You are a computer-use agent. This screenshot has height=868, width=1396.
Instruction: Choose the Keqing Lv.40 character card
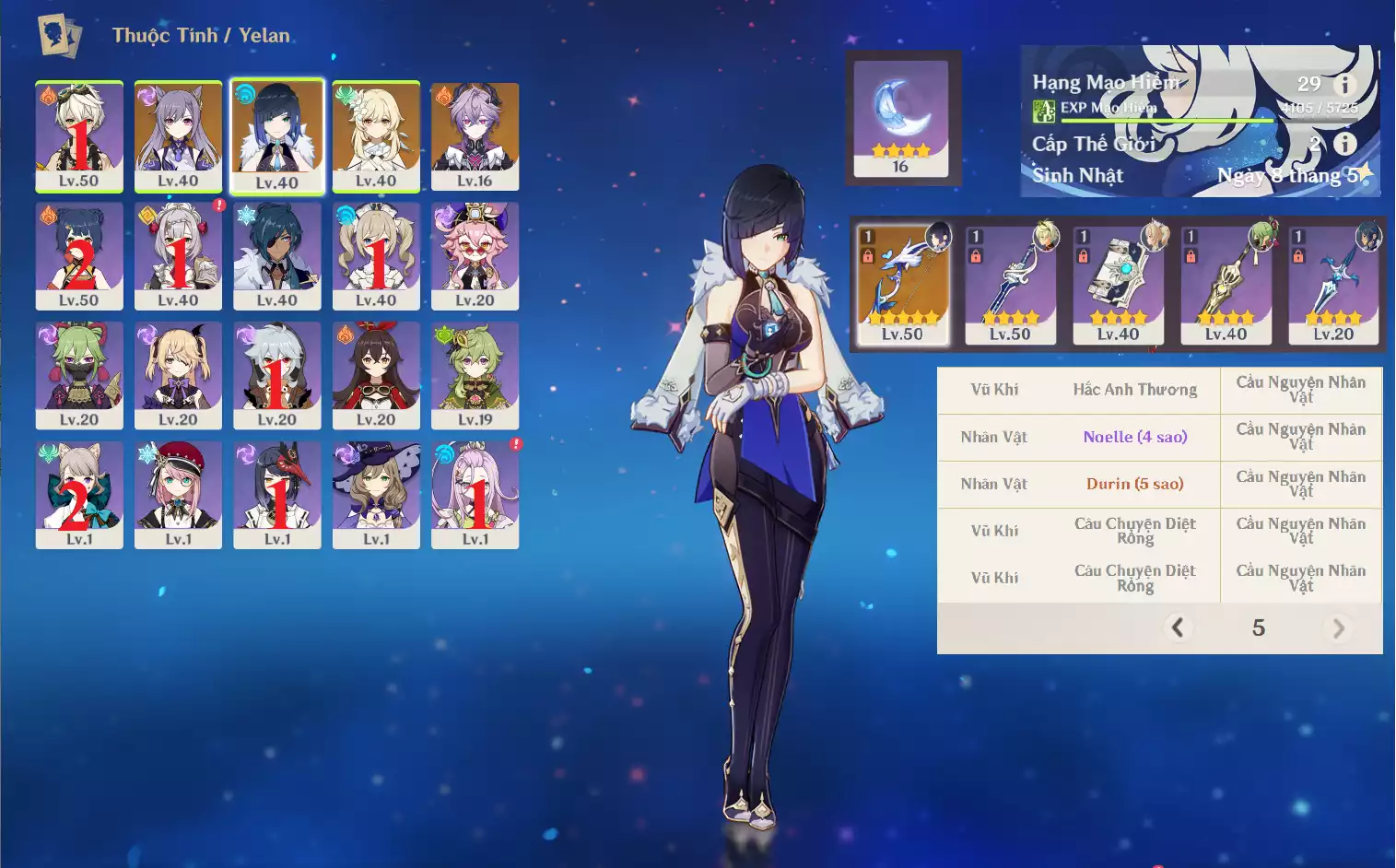tap(178, 136)
